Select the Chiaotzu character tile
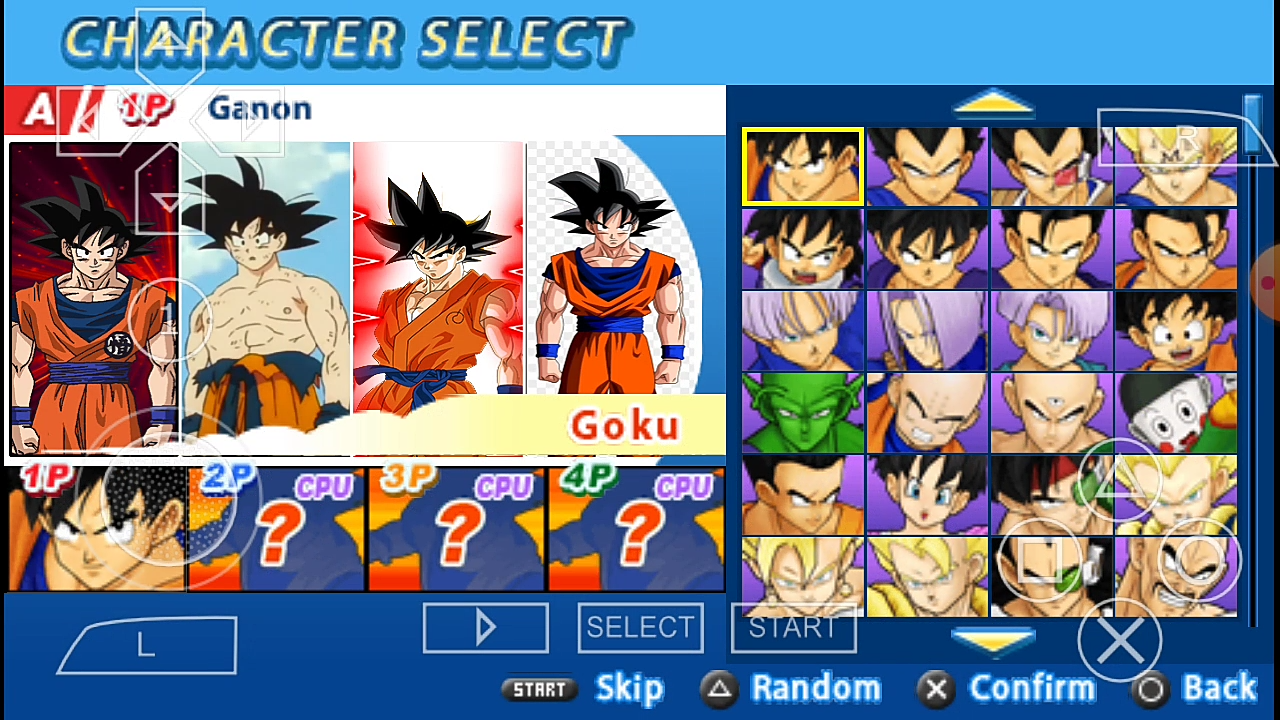 pos(1175,412)
